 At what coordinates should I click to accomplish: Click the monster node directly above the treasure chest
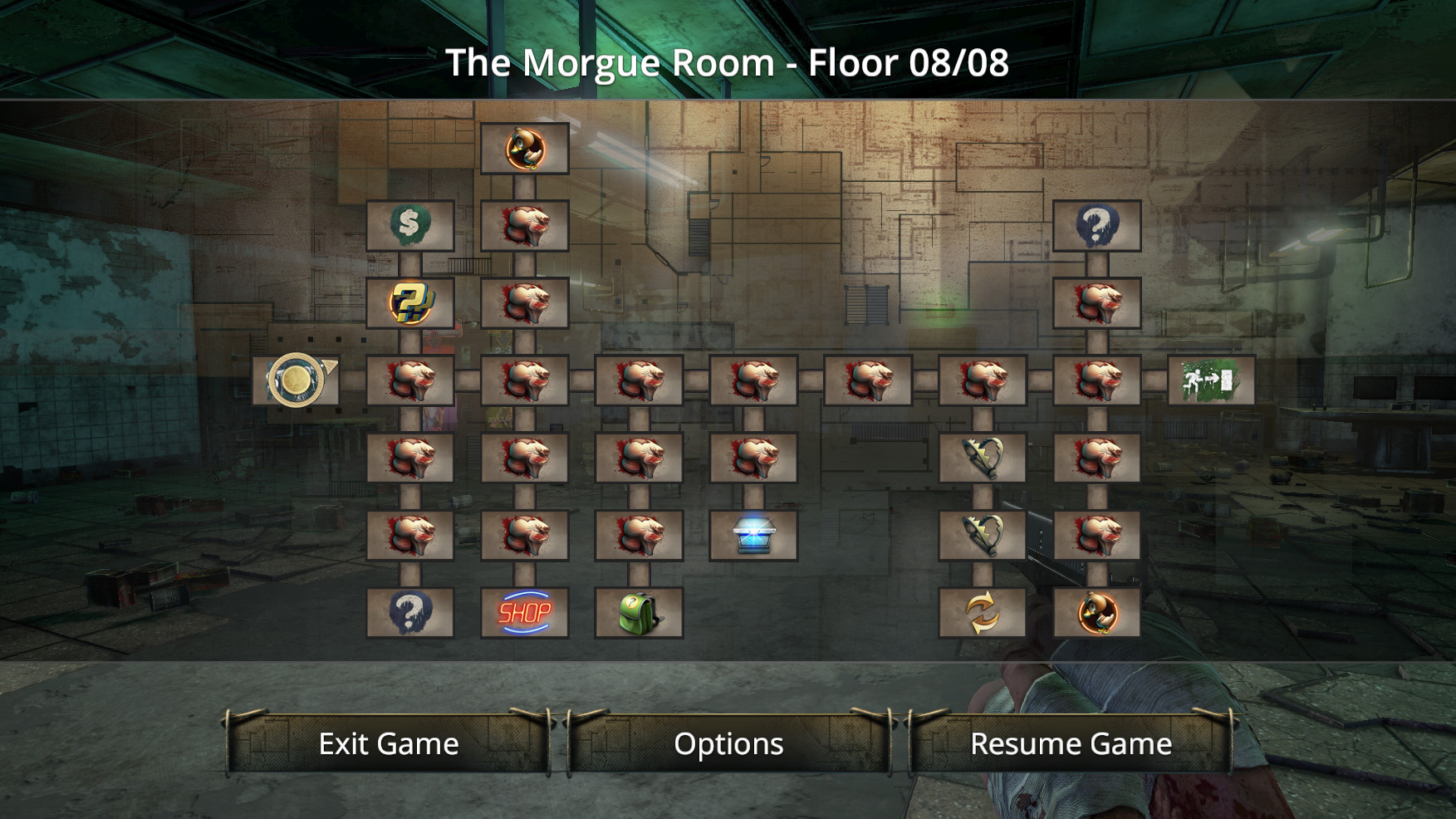tap(754, 459)
